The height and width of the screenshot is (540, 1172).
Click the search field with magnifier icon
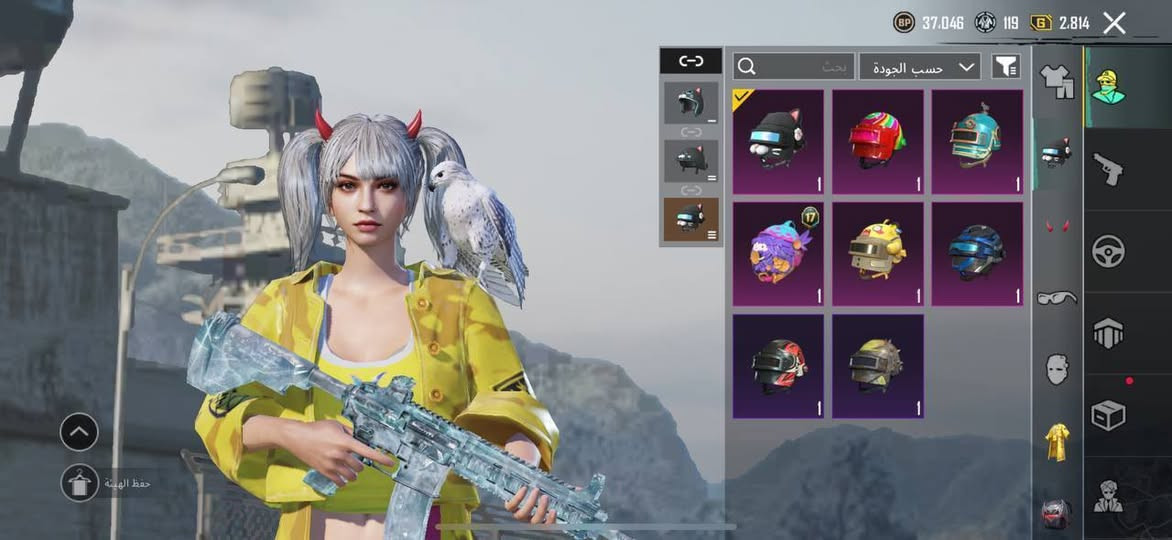click(x=794, y=67)
